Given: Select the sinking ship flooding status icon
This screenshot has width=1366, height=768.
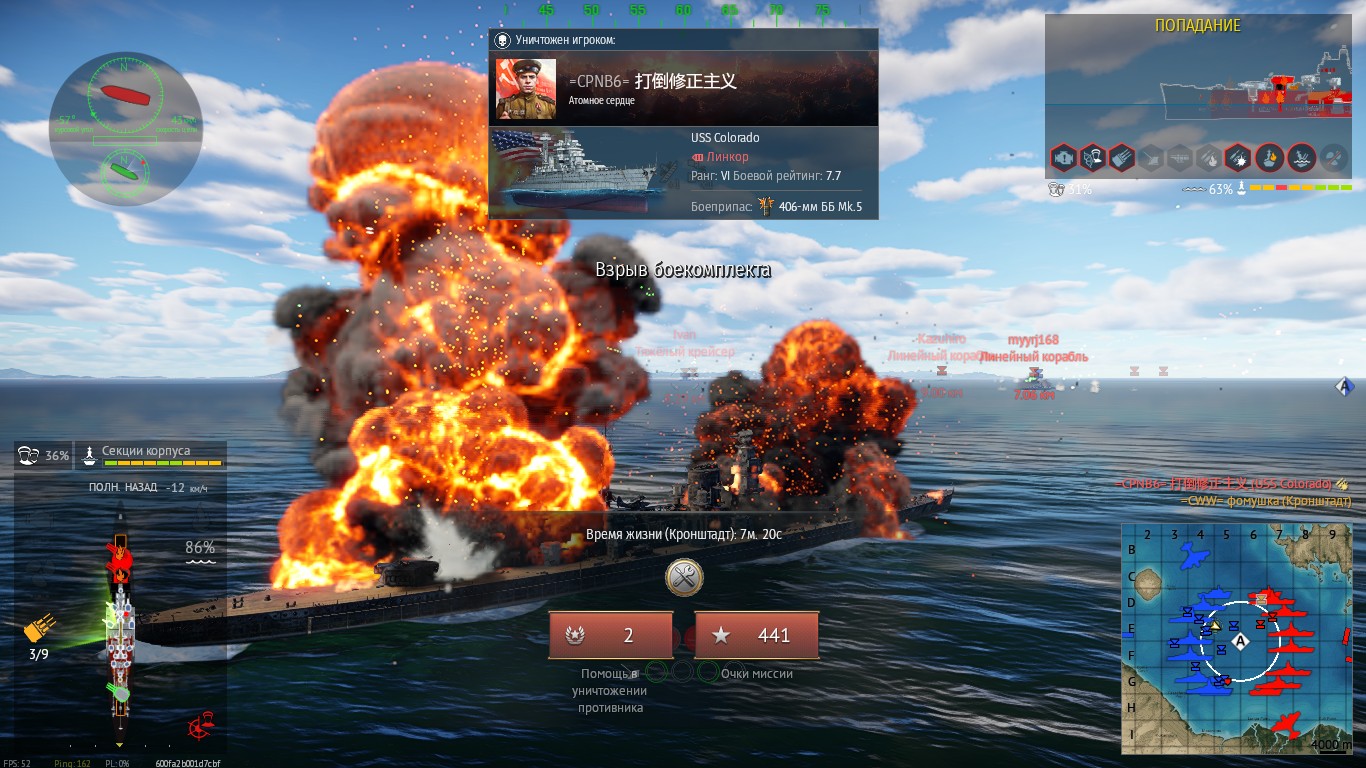Looking at the screenshot, I should tap(1301, 157).
